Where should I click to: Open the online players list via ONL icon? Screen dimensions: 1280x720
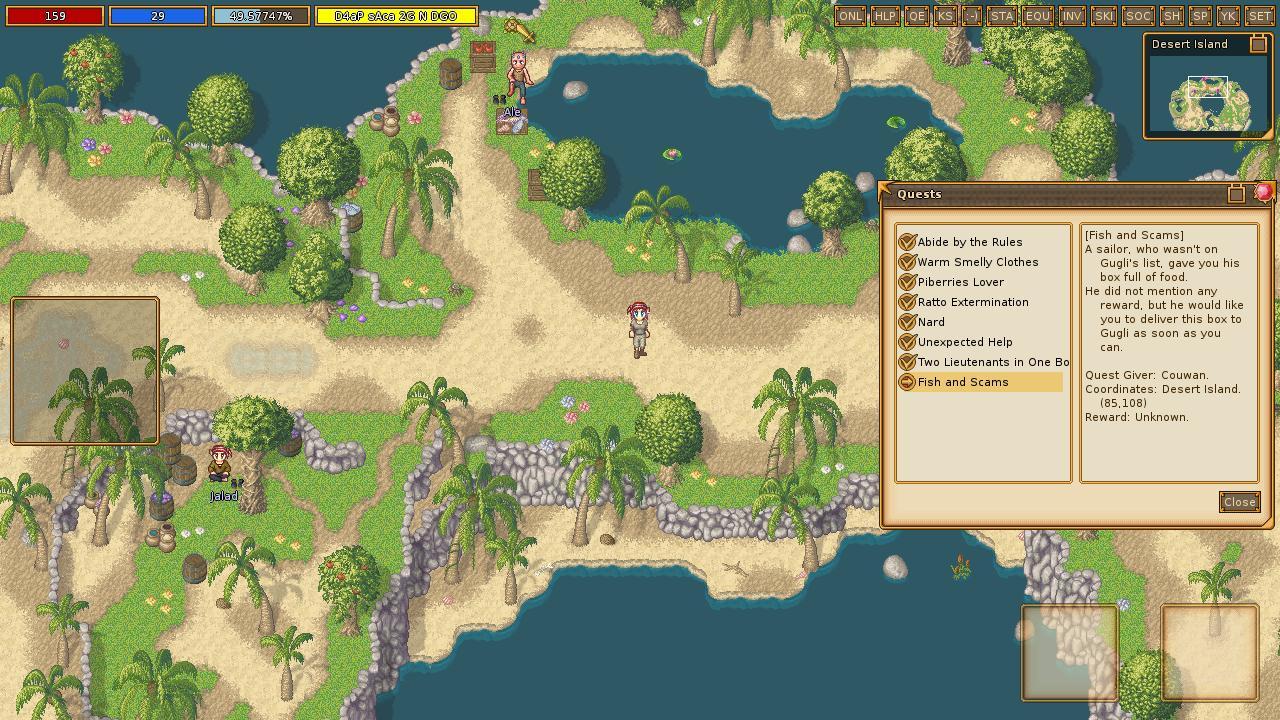click(x=851, y=16)
